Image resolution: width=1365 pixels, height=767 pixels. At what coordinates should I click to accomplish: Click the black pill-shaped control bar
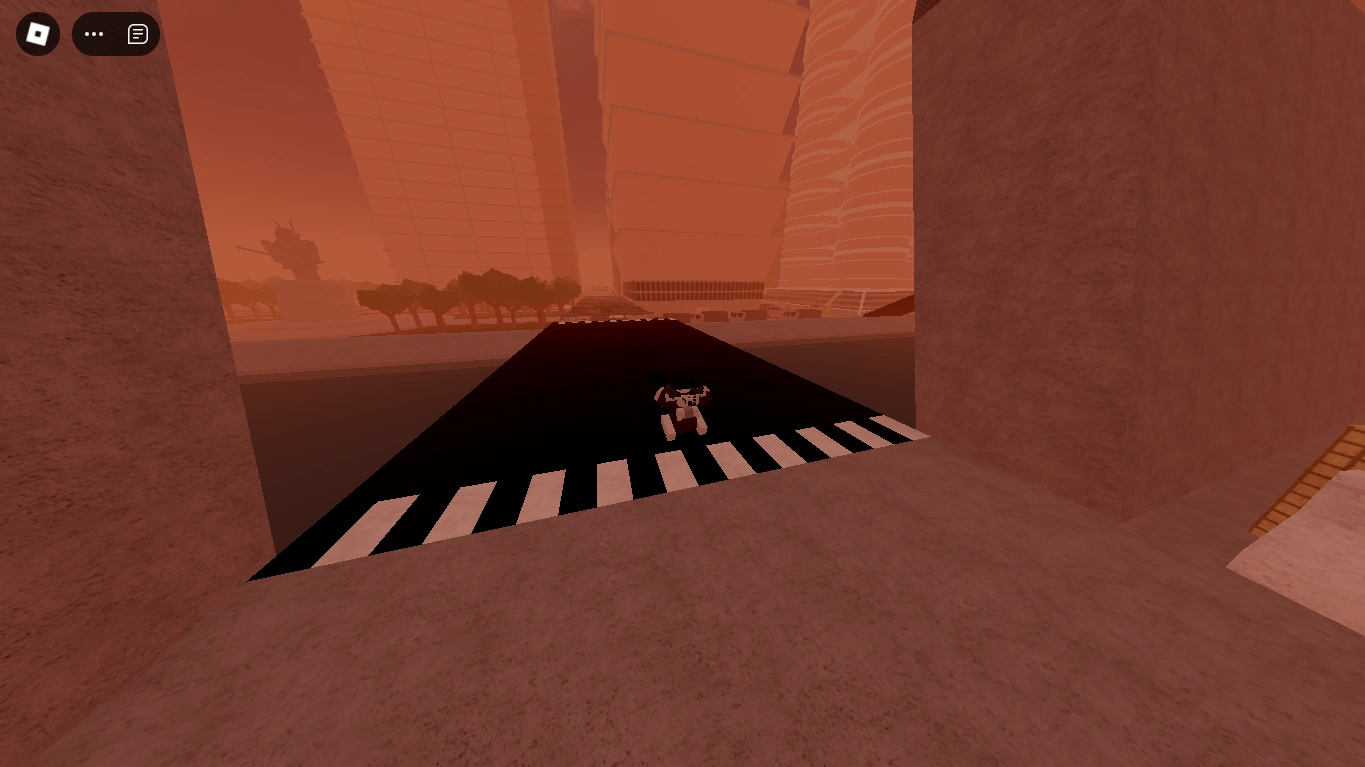tap(116, 34)
